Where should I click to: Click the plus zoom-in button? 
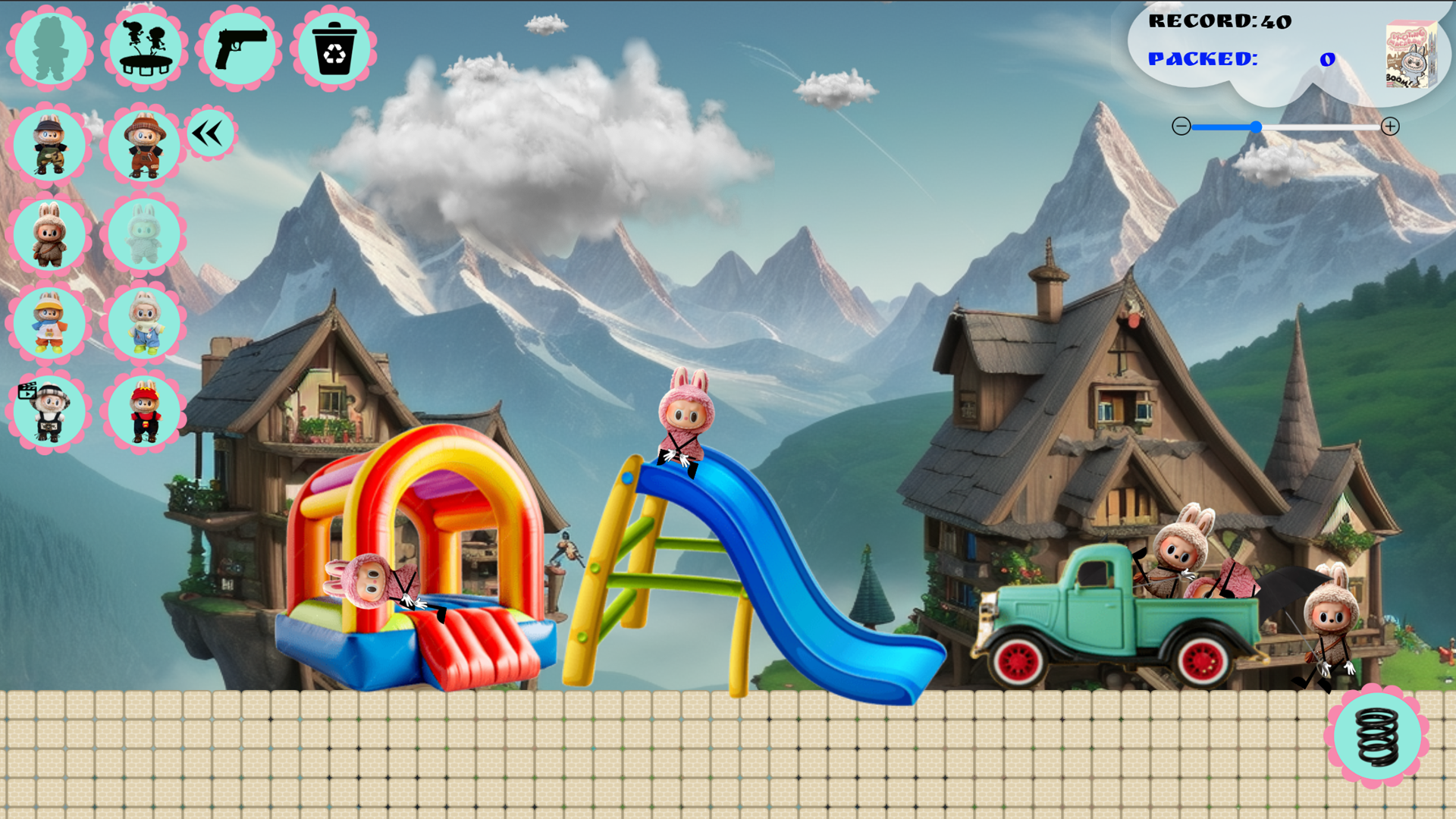coord(1392,127)
